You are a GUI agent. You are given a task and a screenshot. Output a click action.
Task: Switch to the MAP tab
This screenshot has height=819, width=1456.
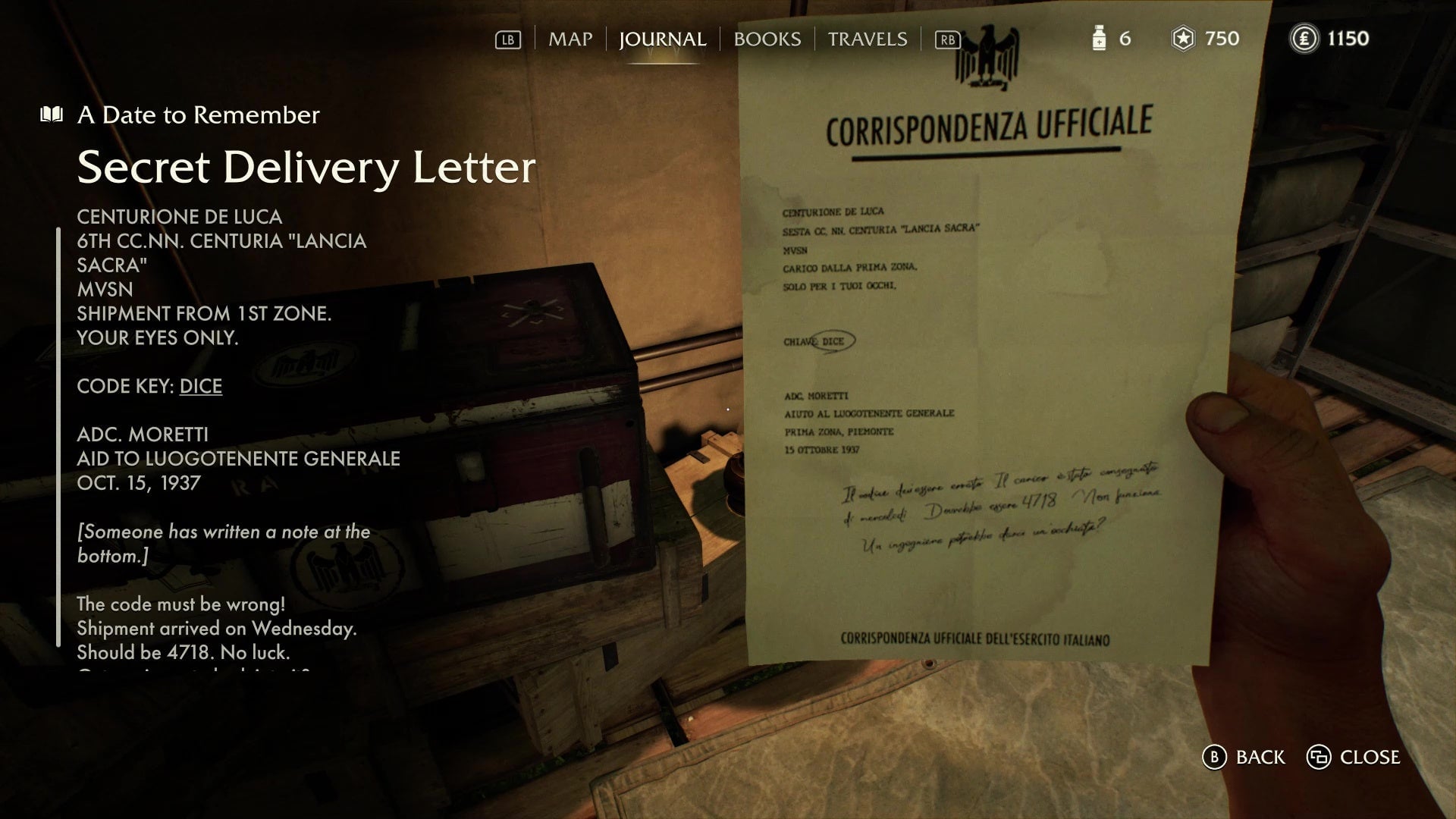coord(570,39)
